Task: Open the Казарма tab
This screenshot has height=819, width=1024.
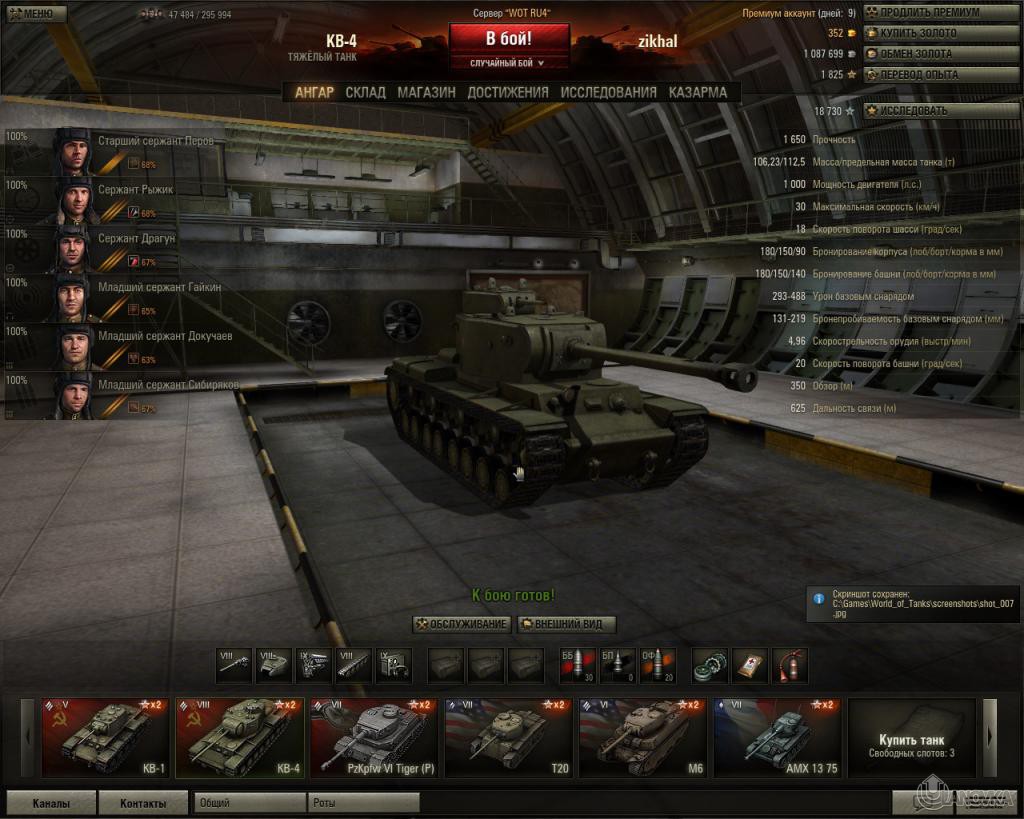Action: 698,92
